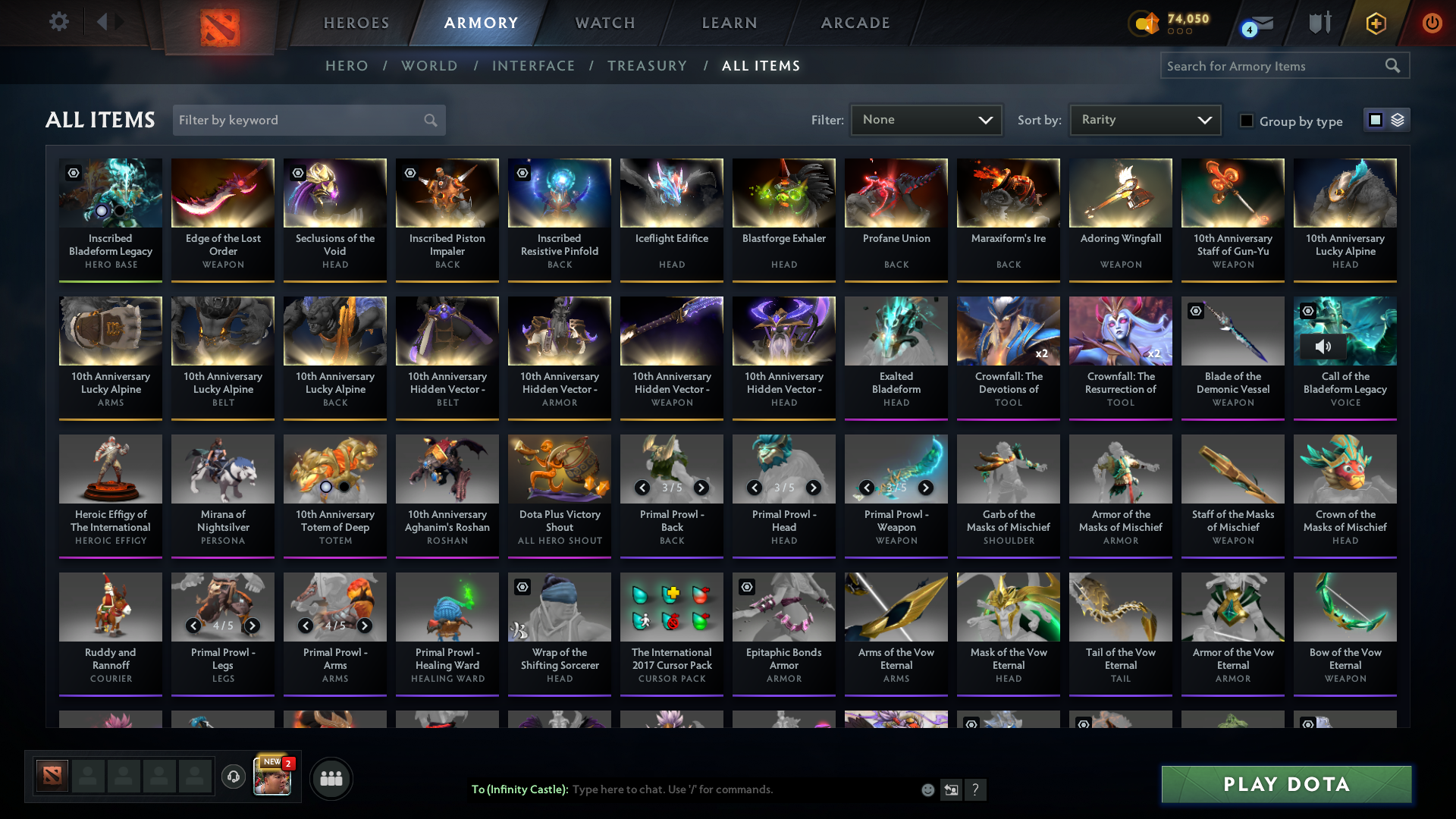Viewport: 1456px width, 819px height.
Task: Open the friends list icon
Action: tap(331, 777)
